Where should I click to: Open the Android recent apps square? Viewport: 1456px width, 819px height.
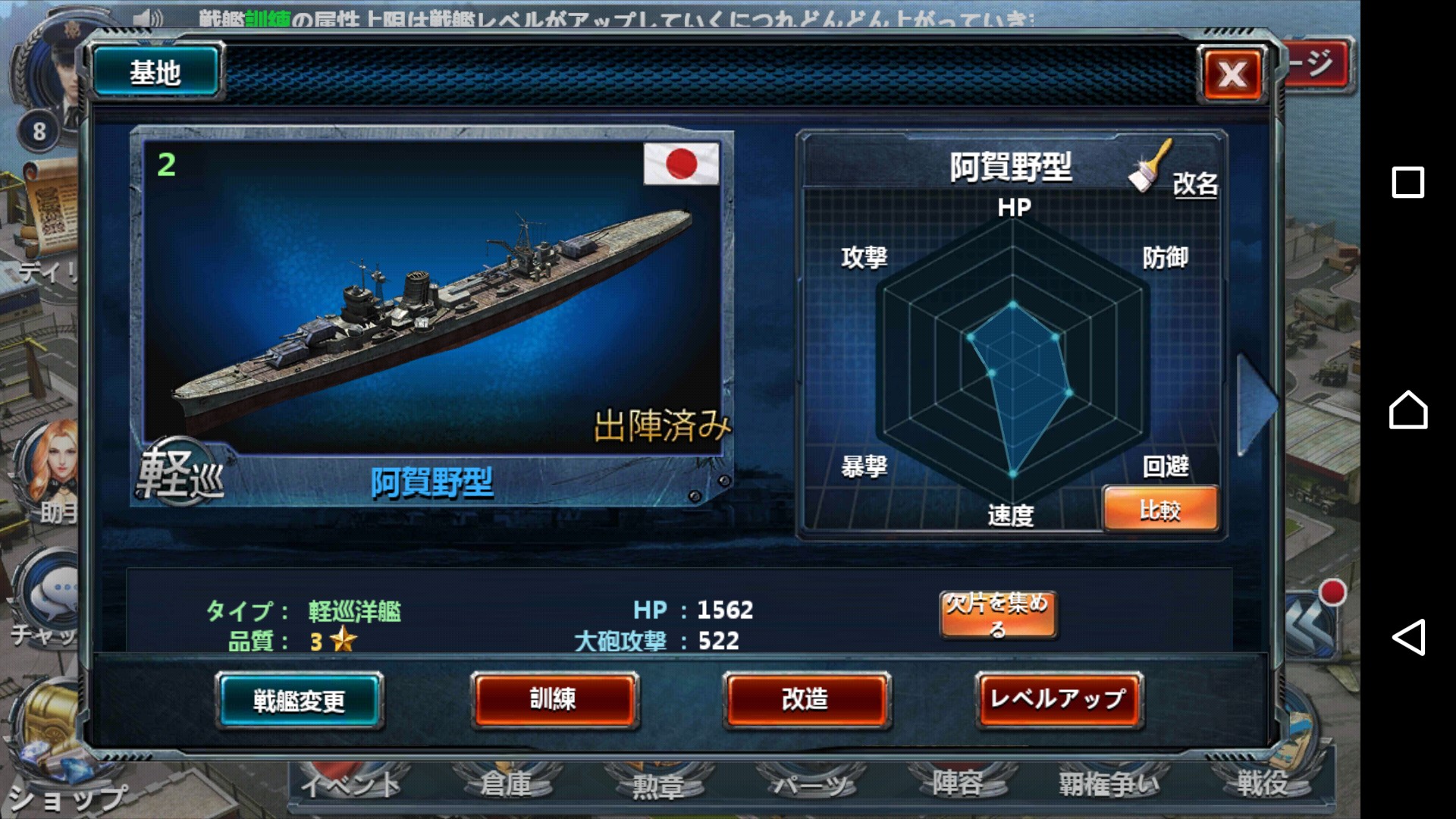tap(1407, 183)
